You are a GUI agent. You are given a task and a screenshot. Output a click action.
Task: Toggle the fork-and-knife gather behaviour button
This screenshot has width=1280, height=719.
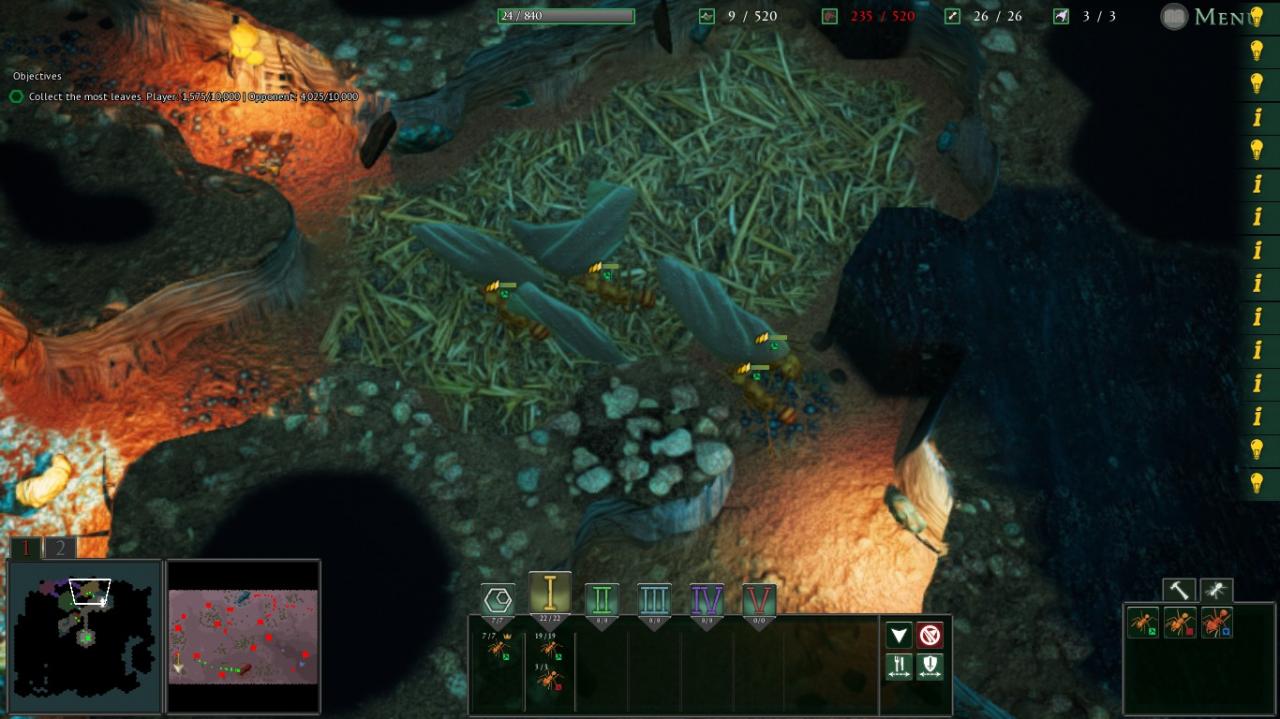pyautogui.click(x=899, y=666)
